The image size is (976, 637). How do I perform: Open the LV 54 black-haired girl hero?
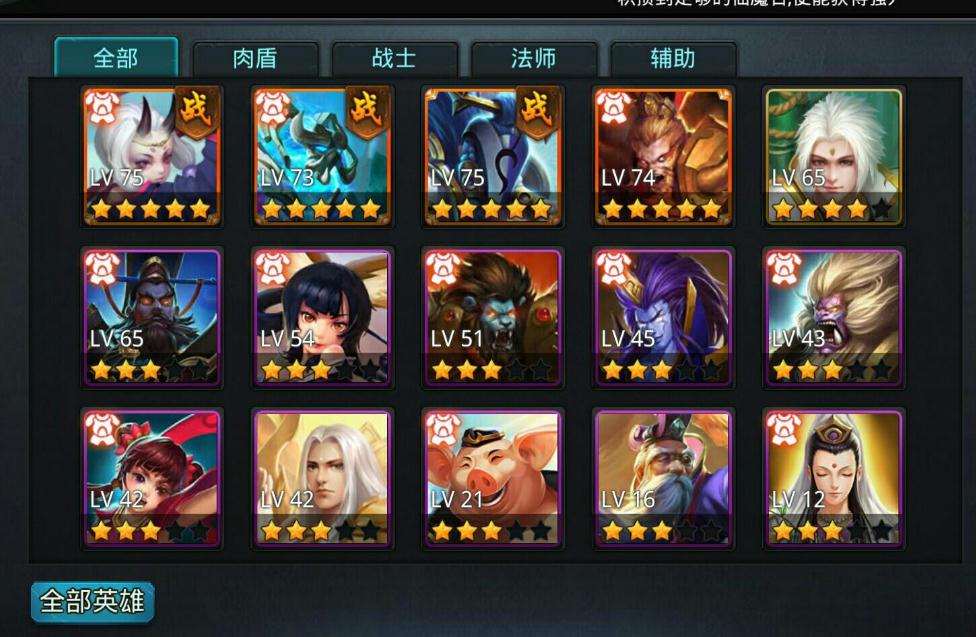click(322, 316)
